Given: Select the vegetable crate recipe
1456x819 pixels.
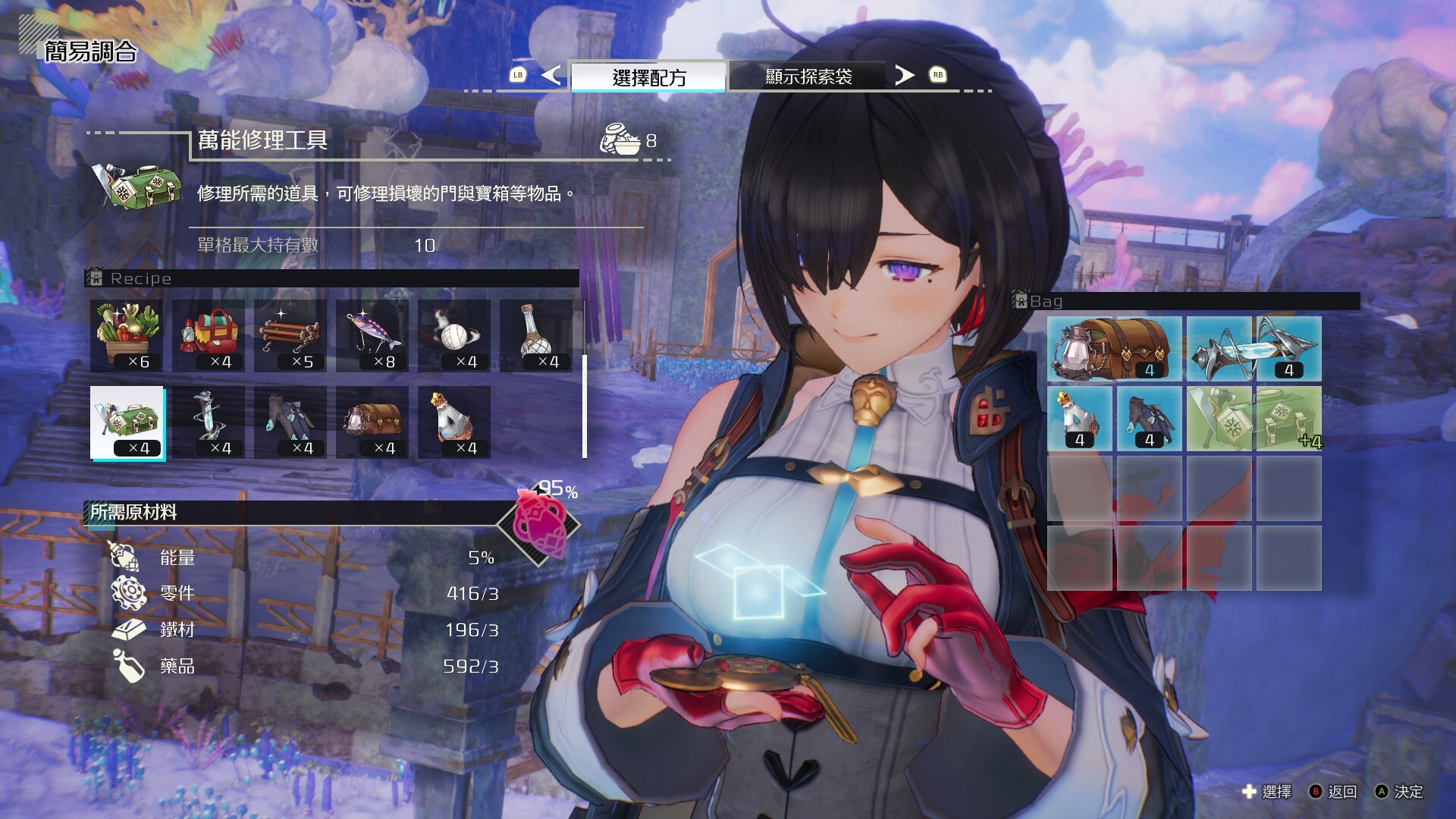Looking at the screenshot, I should coord(127,335).
